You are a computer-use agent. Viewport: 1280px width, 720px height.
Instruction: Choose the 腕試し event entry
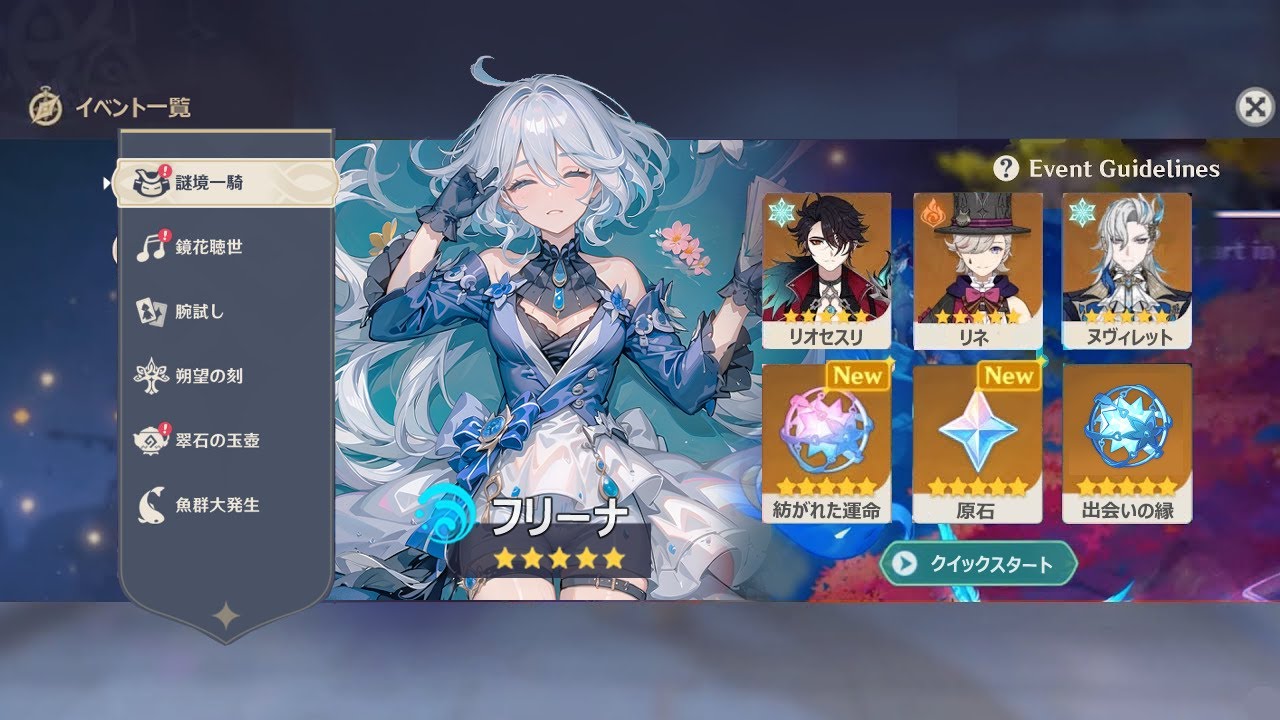click(x=225, y=312)
